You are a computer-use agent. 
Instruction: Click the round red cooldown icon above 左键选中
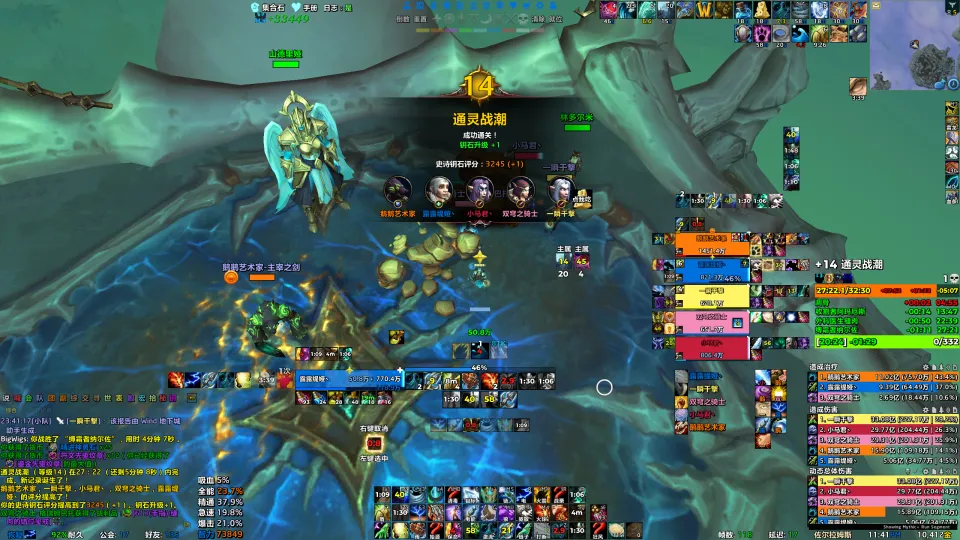click(375, 443)
